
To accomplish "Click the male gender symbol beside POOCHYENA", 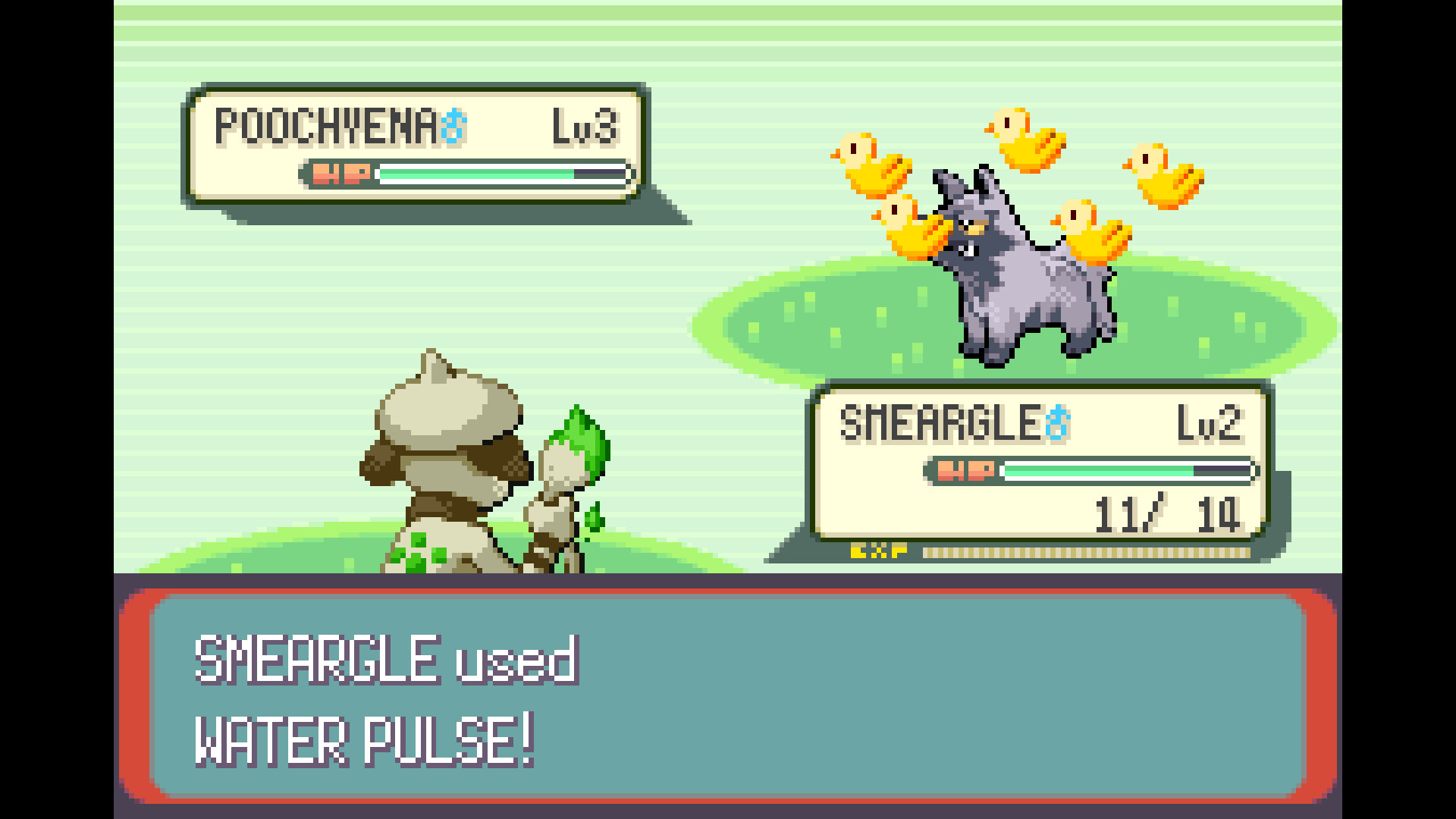I will [455, 125].
